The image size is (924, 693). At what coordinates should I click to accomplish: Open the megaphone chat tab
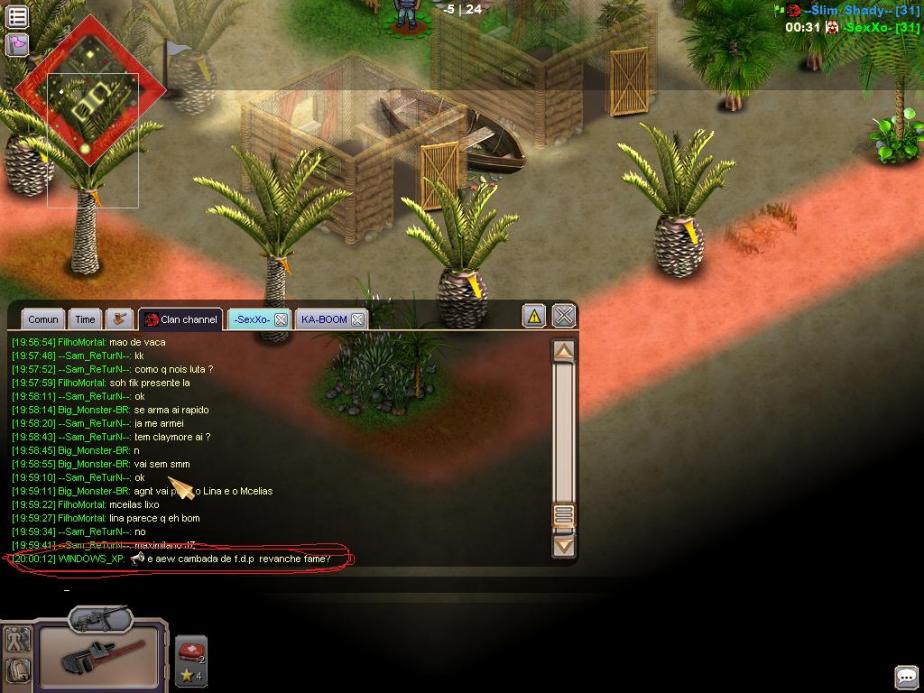[120, 319]
